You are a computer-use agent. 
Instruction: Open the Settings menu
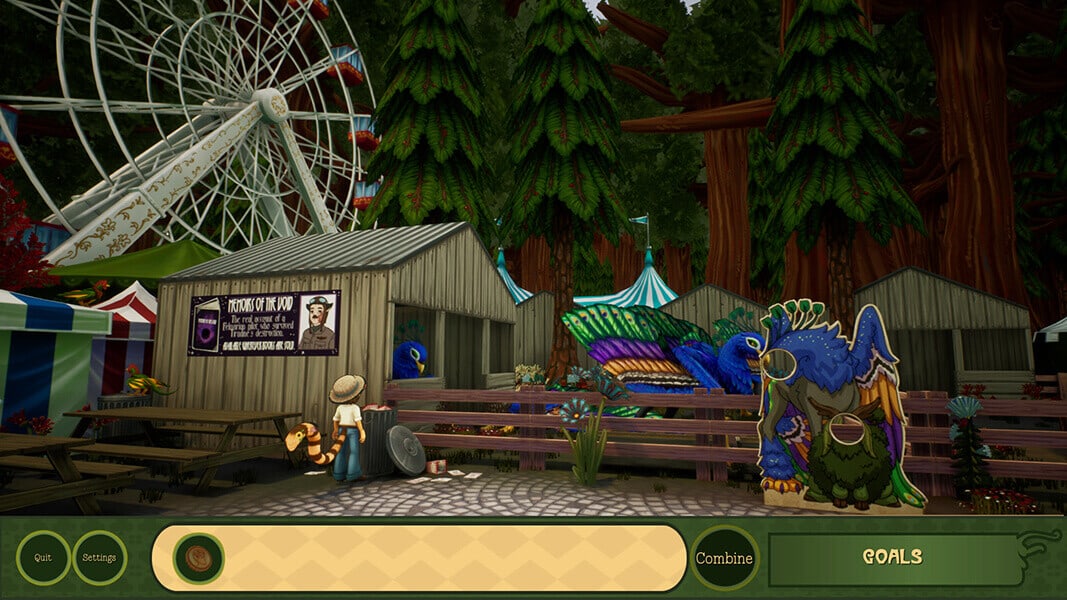pyautogui.click(x=99, y=558)
